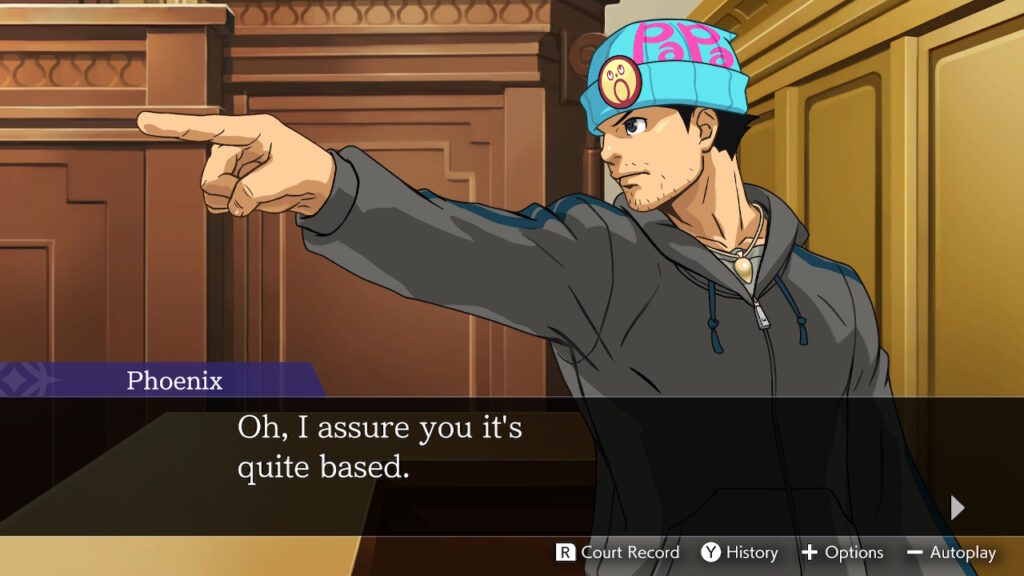Advance dialogue with the white arrow

pyautogui.click(x=958, y=508)
